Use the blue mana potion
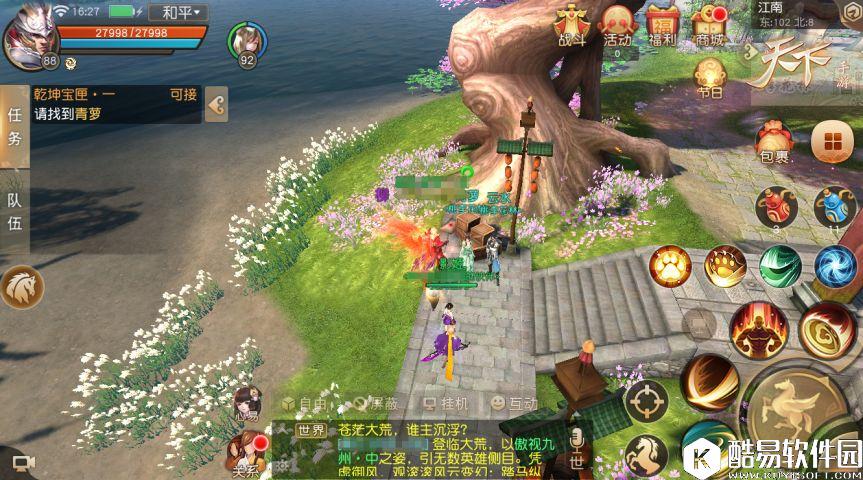 click(832, 207)
